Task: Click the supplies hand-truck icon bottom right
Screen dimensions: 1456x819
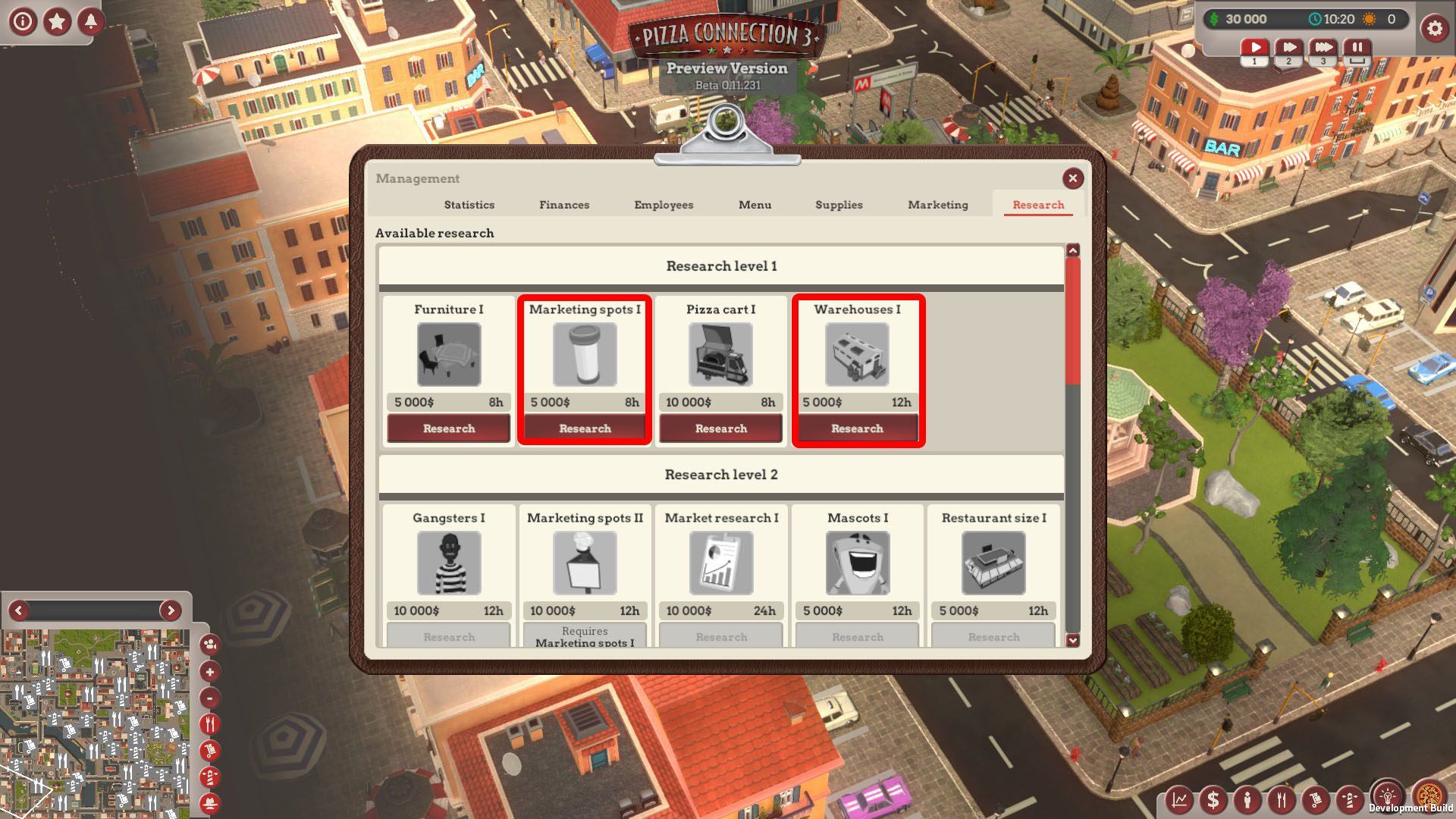Action: [1316, 799]
